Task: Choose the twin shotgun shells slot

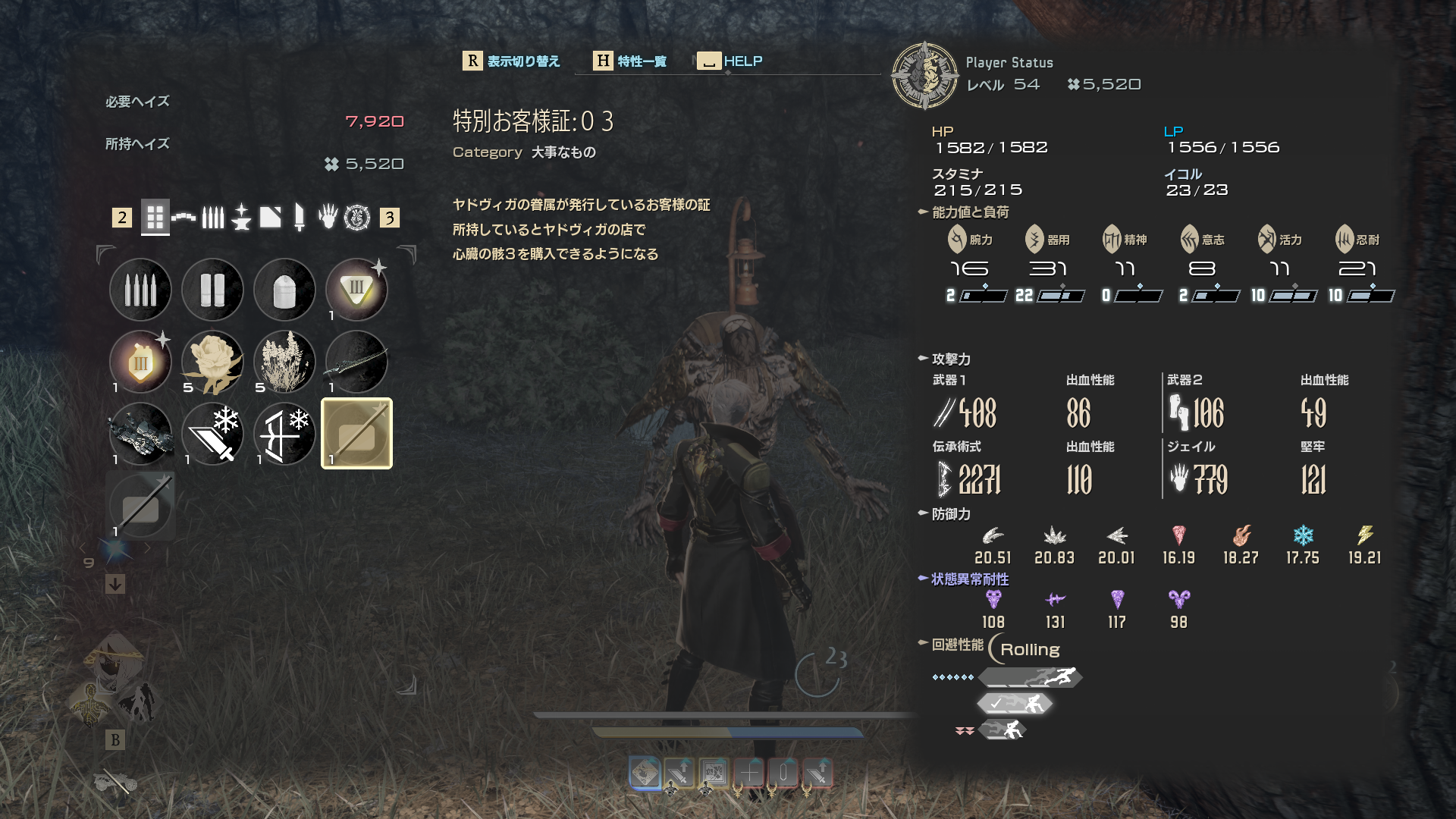Action: 212,290
